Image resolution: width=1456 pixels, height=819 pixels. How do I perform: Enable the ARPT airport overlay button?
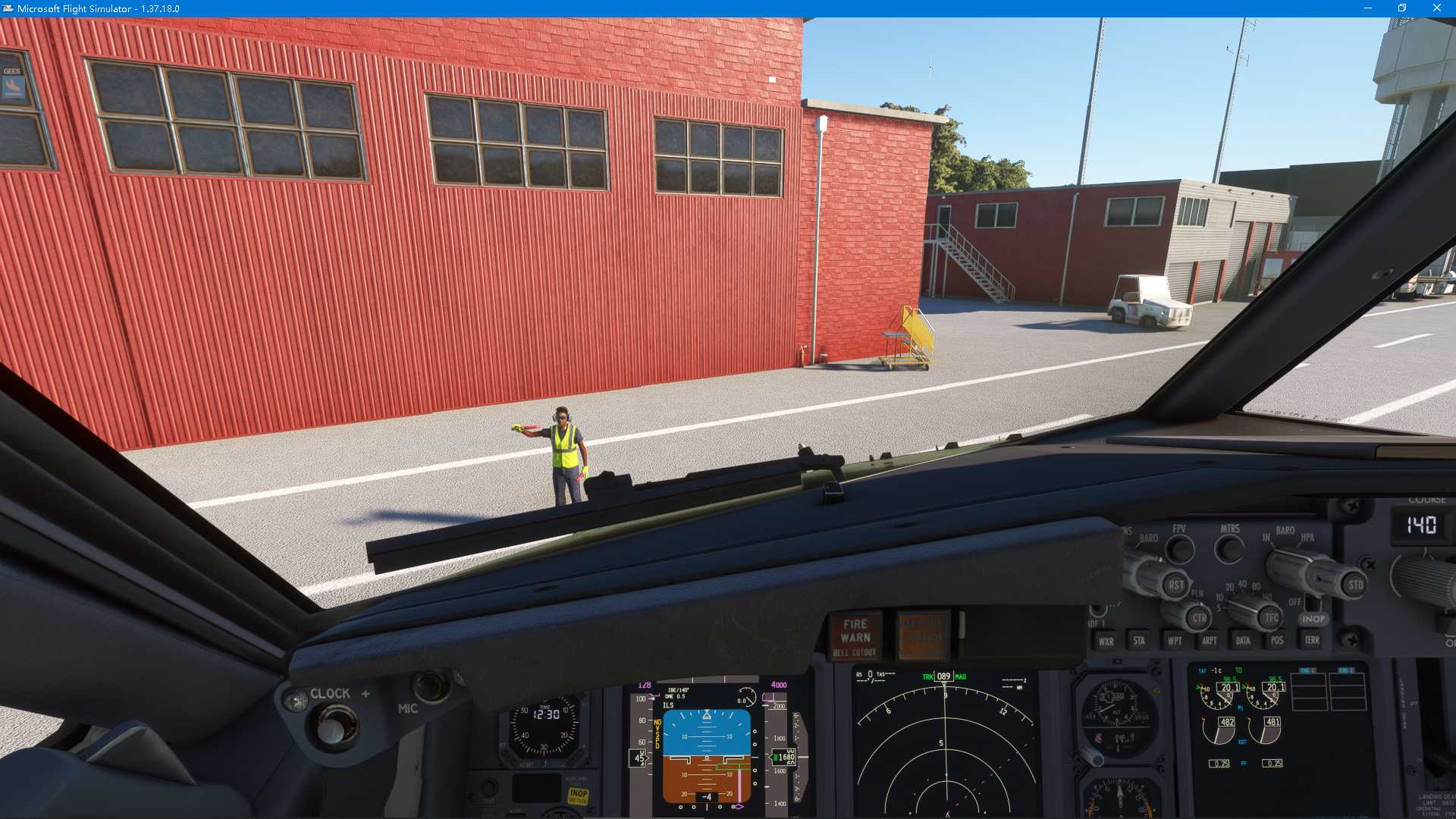click(x=1210, y=641)
